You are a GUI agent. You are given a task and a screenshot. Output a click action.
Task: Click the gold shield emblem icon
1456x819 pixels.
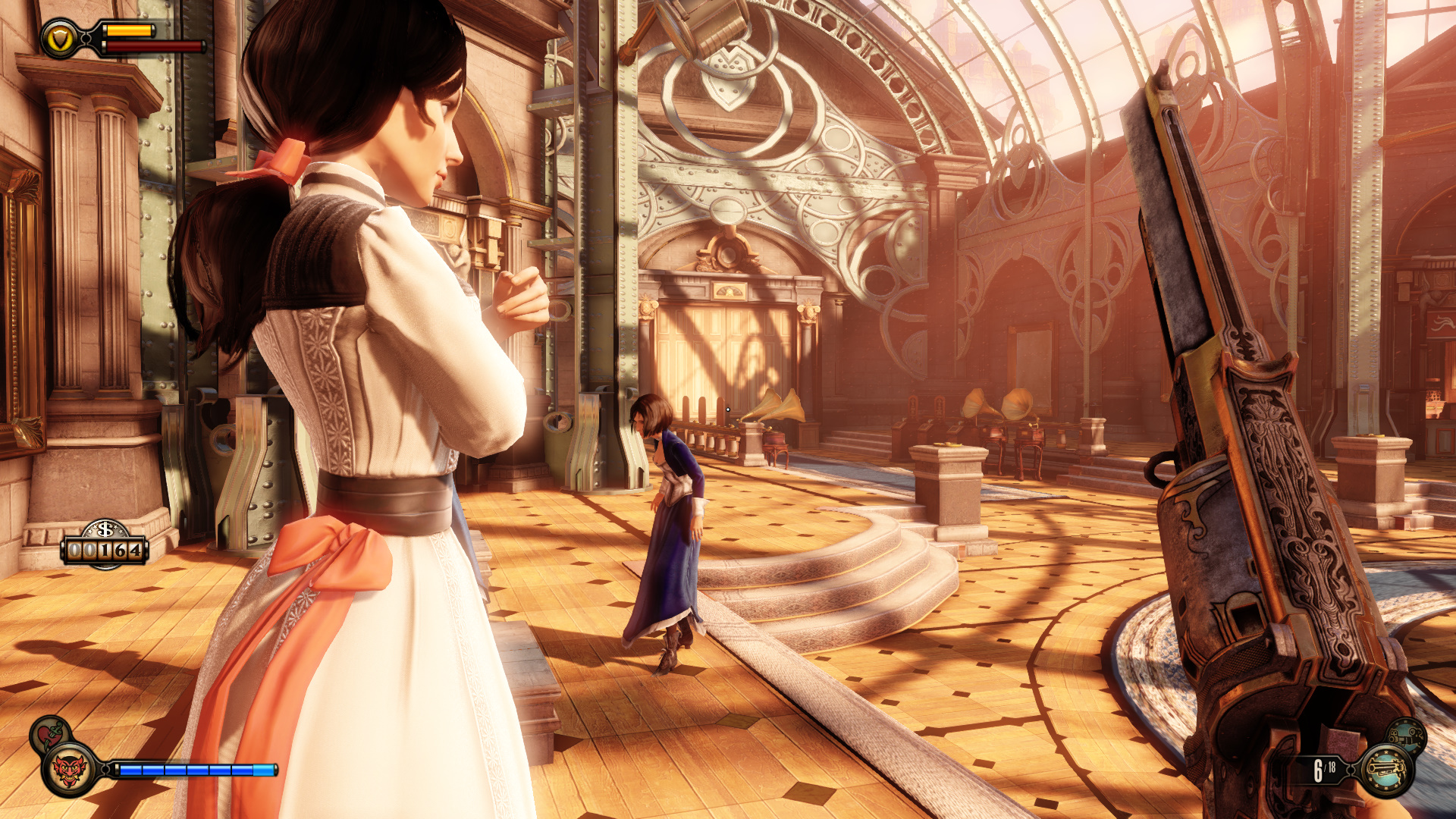59,39
